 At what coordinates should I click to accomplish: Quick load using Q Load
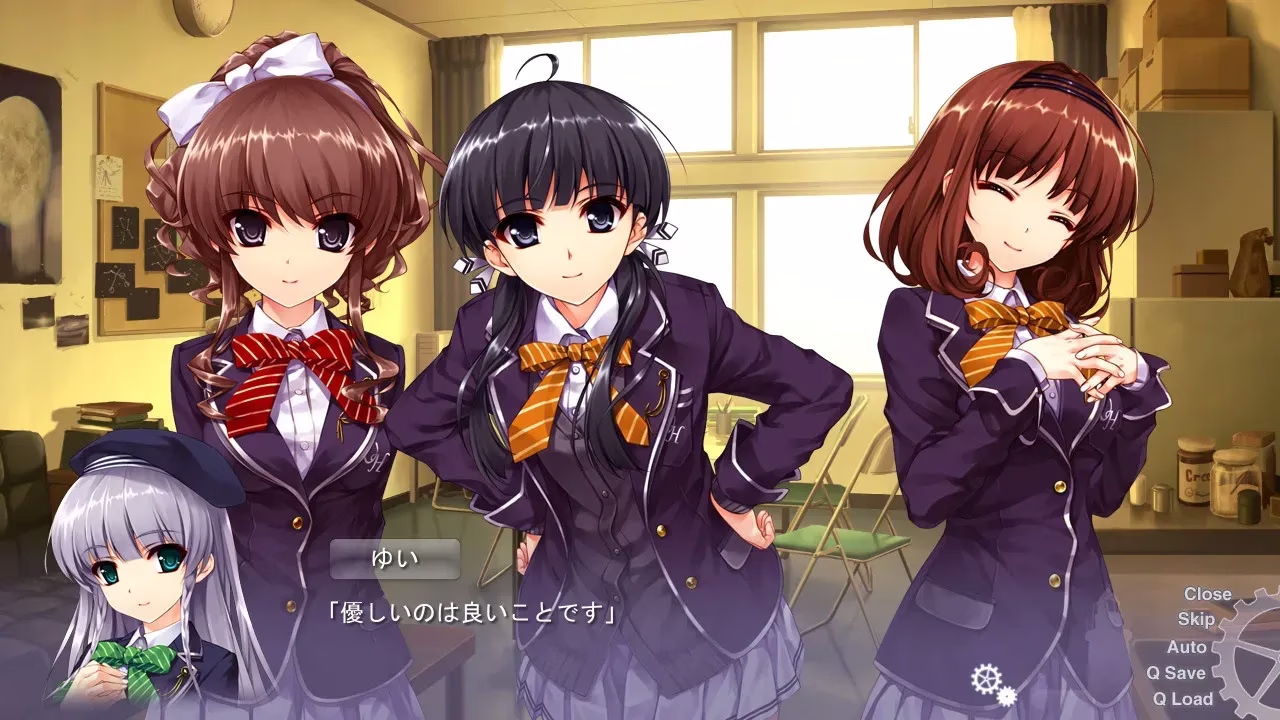pyautogui.click(x=1181, y=699)
